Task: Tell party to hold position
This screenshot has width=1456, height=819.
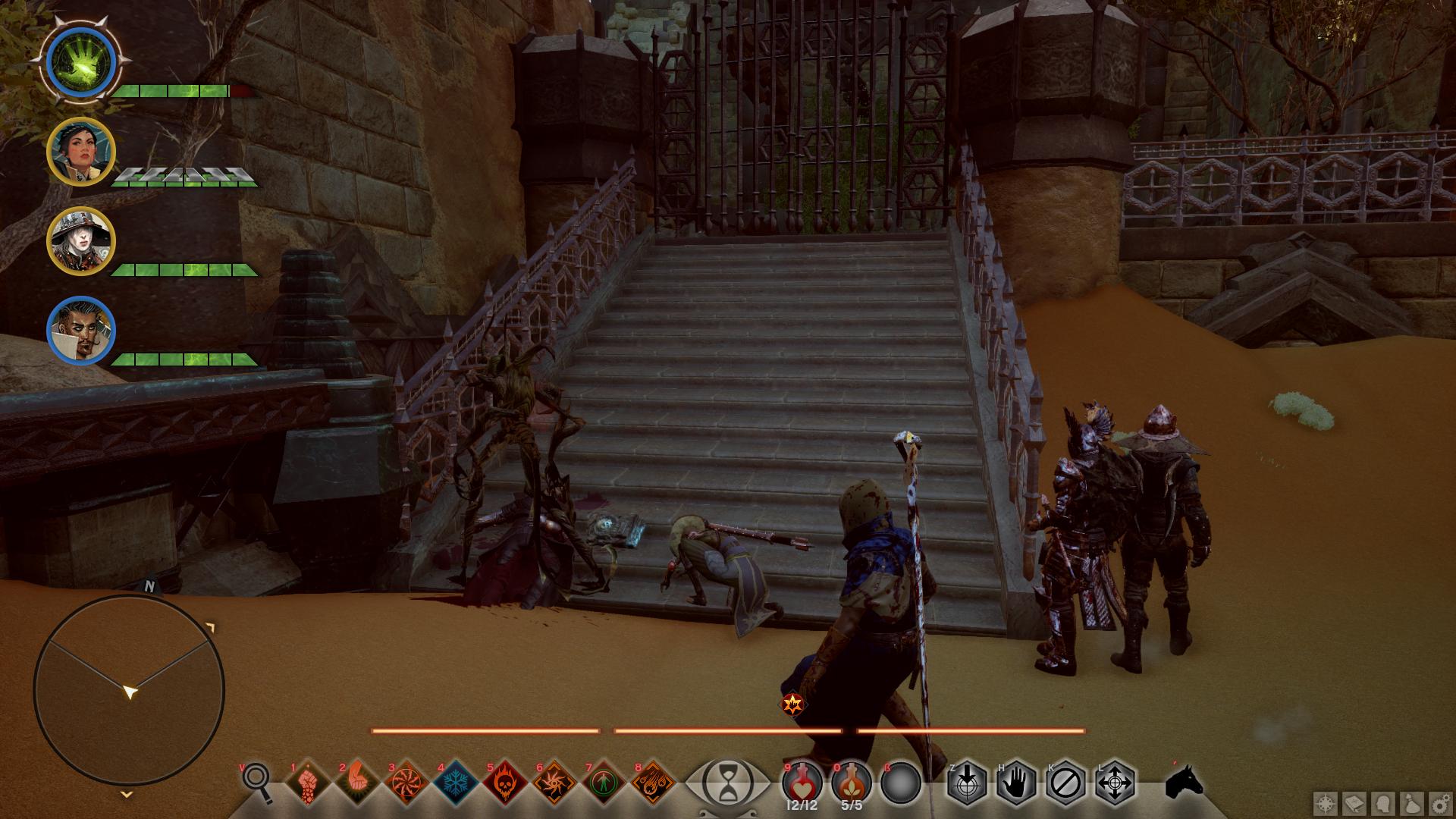Action: click(1016, 782)
